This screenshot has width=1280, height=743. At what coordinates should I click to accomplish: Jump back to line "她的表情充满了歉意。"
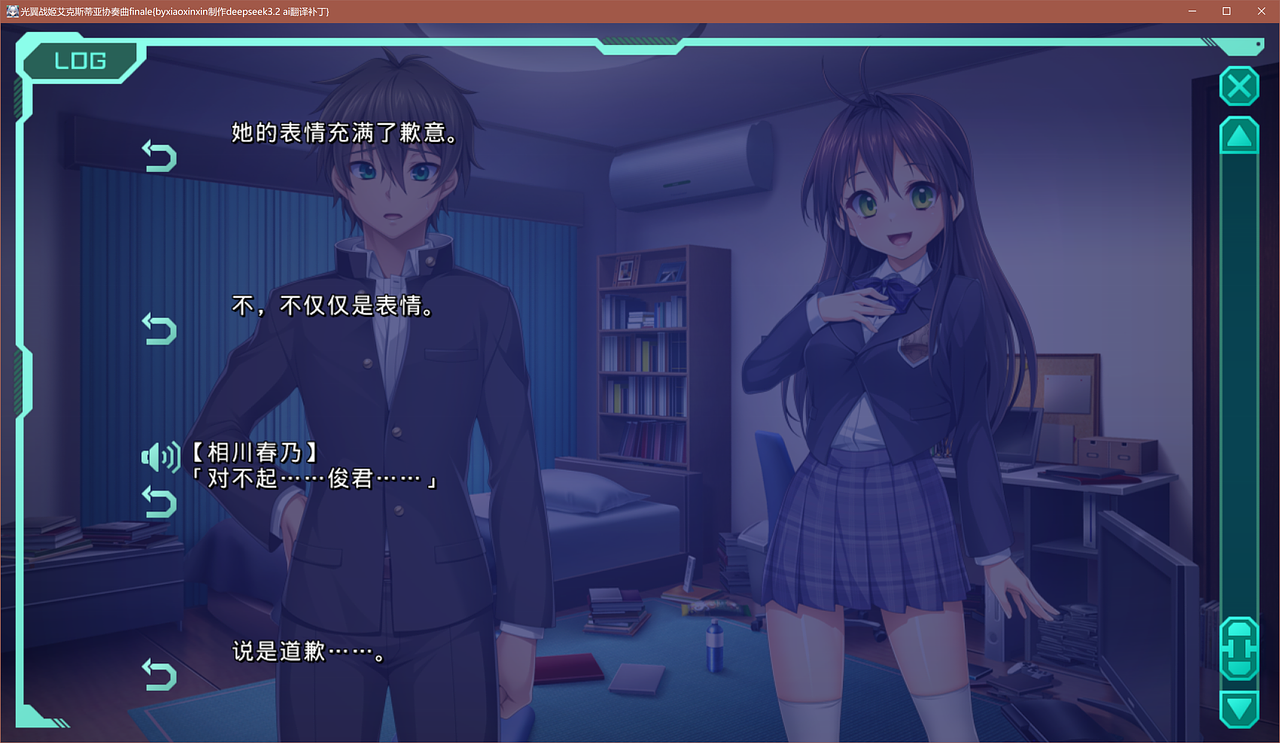pyautogui.click(x=159, y=156)
